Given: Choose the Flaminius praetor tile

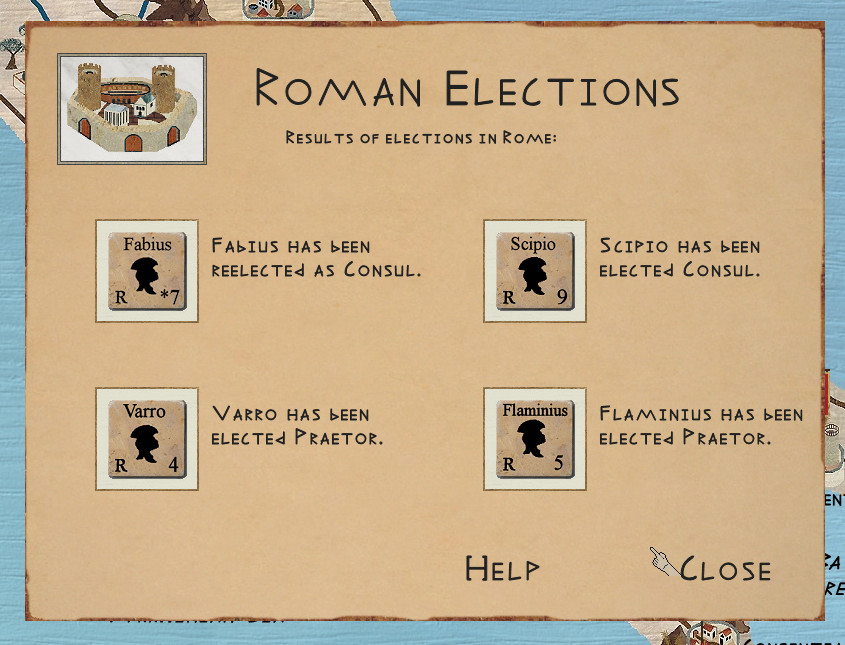Looking at the screenshot, I should tap(534, 439).
